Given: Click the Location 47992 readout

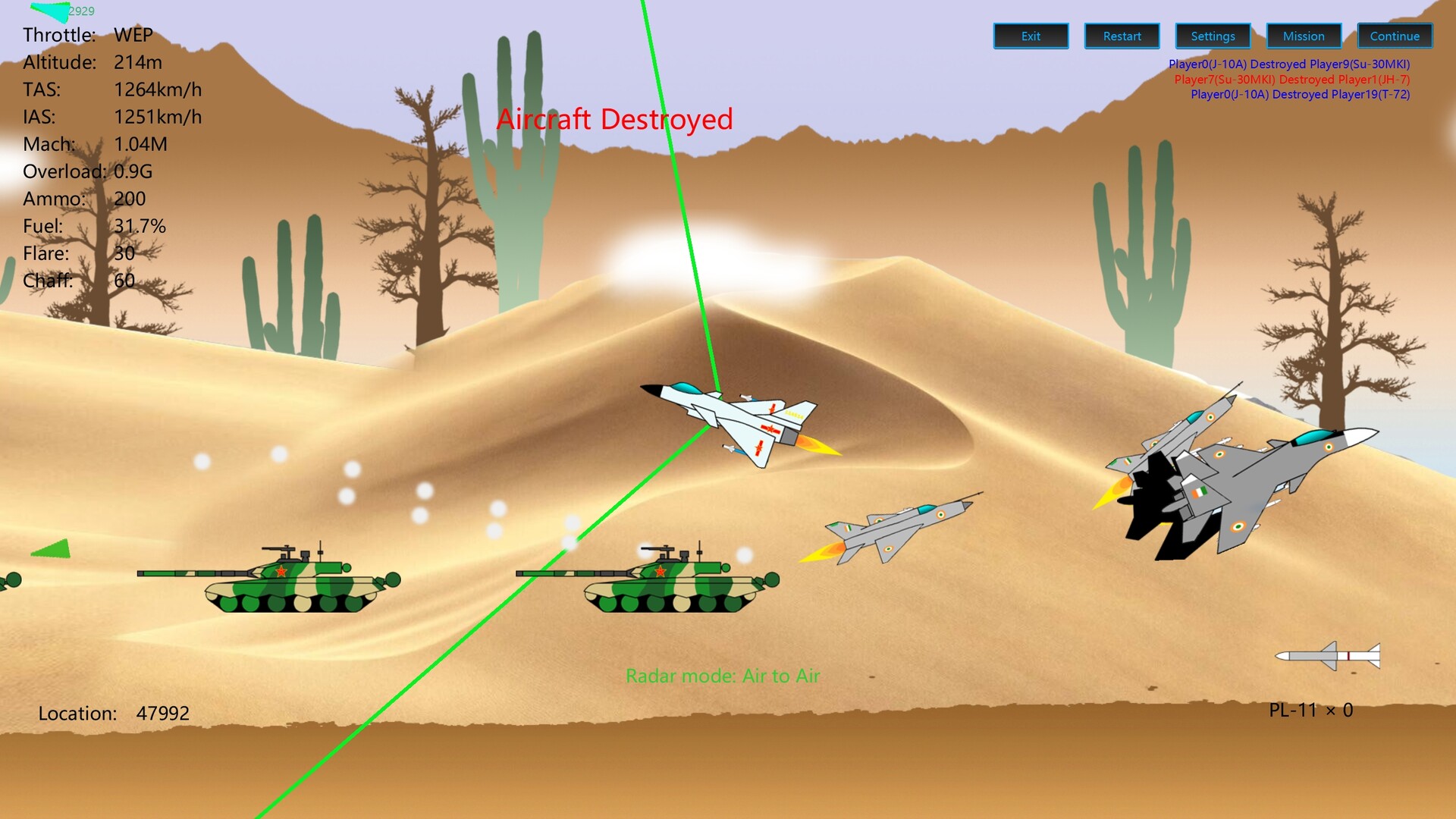Looking at the screenshot, I should coord(115,713).
